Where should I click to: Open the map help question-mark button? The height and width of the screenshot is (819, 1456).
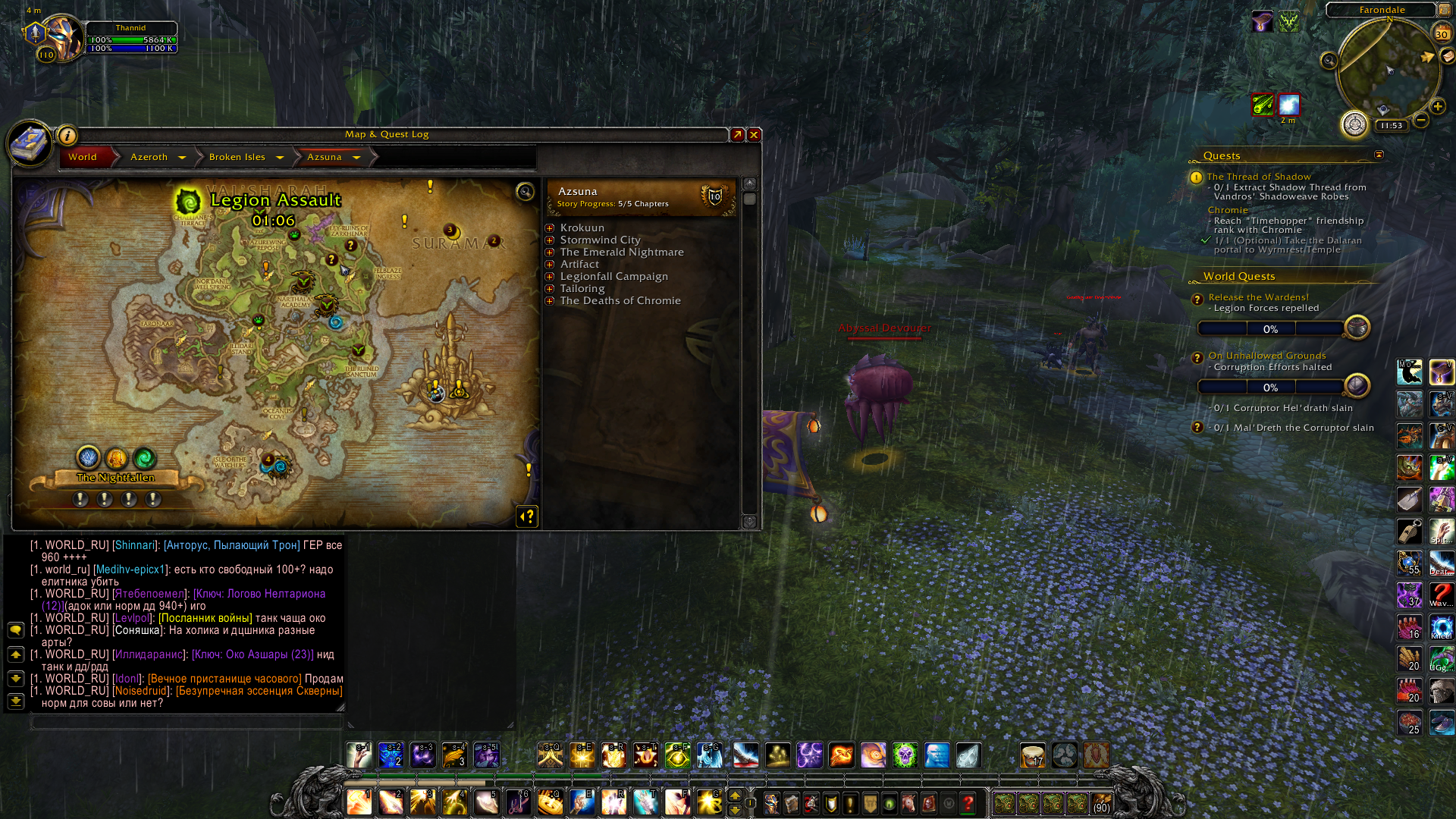(x=527, y=516)
